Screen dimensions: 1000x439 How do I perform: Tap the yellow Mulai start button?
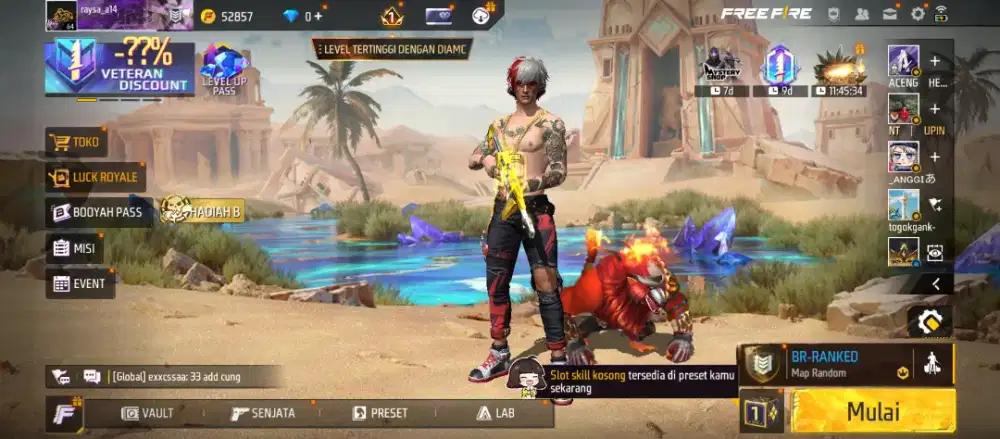(873, 411)
